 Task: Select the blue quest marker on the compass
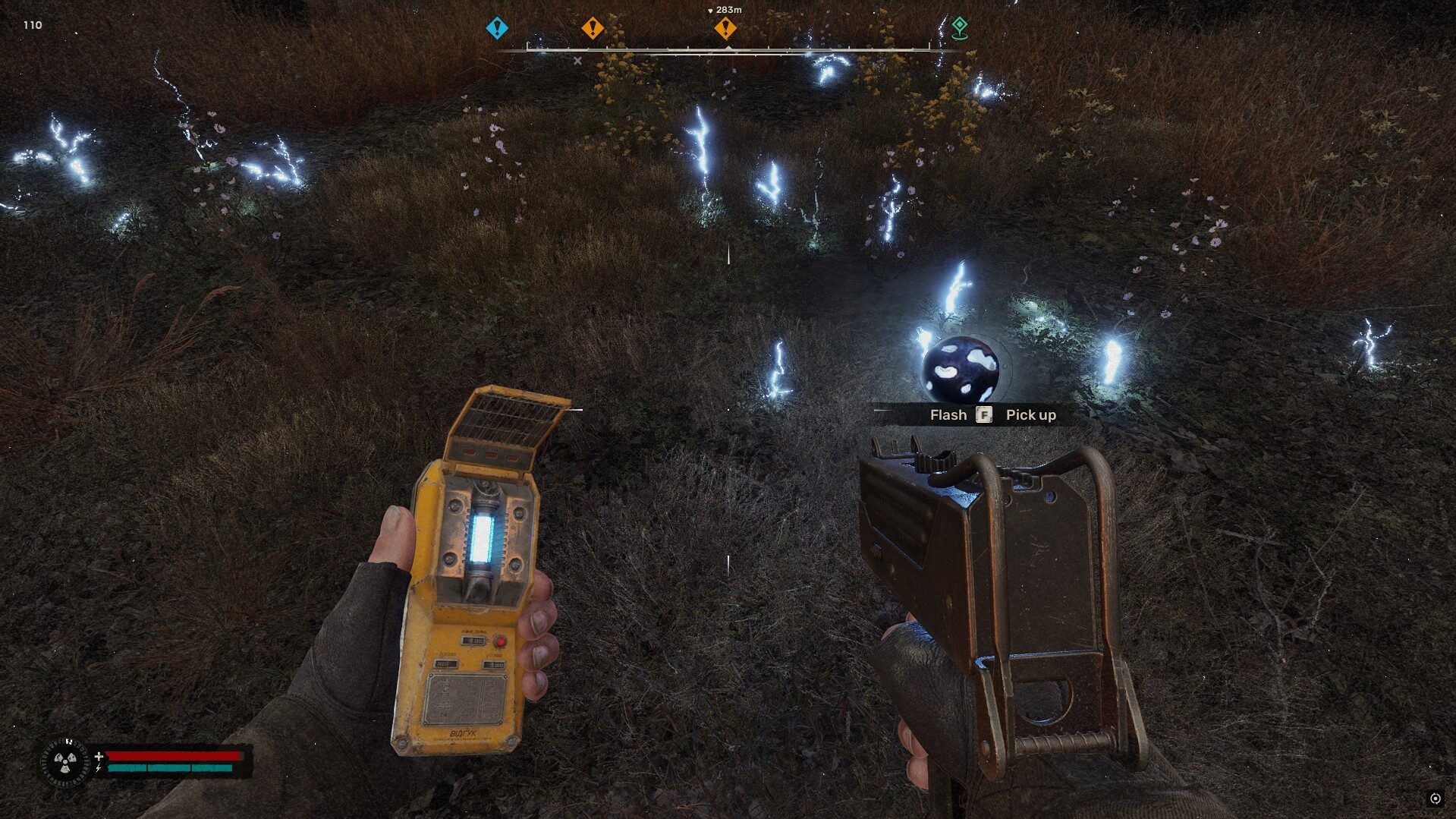click(x=497, y=27)
